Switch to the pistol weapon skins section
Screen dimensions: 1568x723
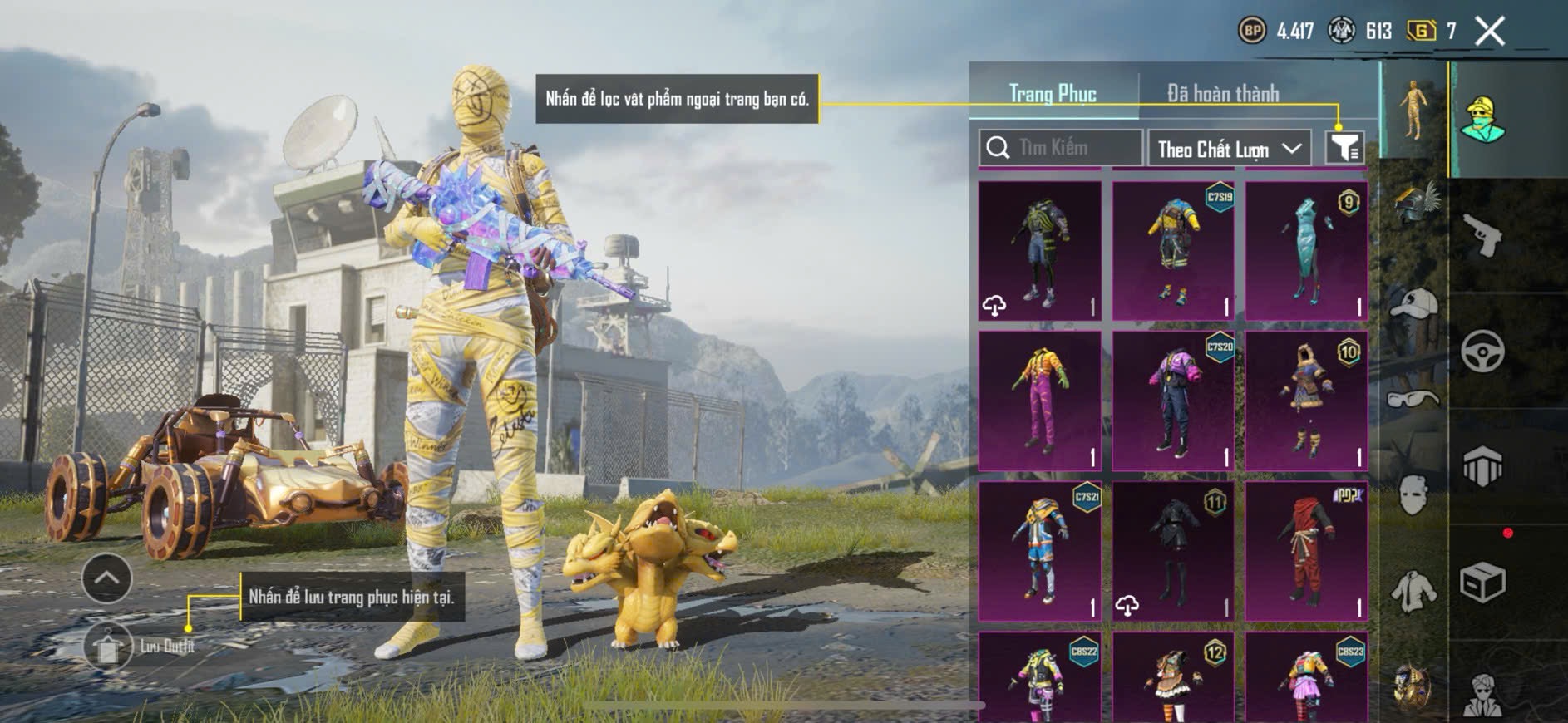1482,236
